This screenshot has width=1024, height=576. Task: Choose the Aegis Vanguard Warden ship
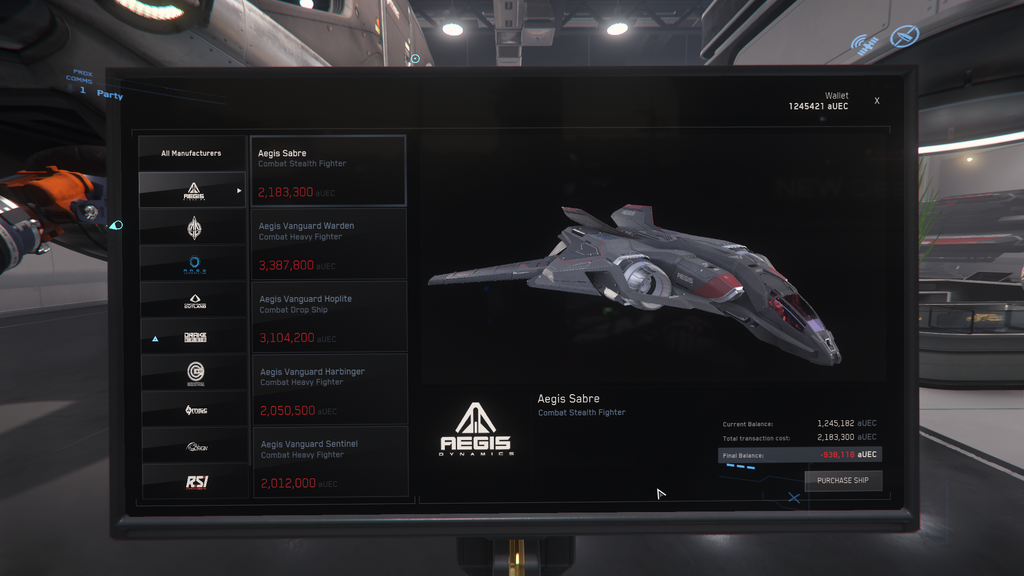point(328,244)
